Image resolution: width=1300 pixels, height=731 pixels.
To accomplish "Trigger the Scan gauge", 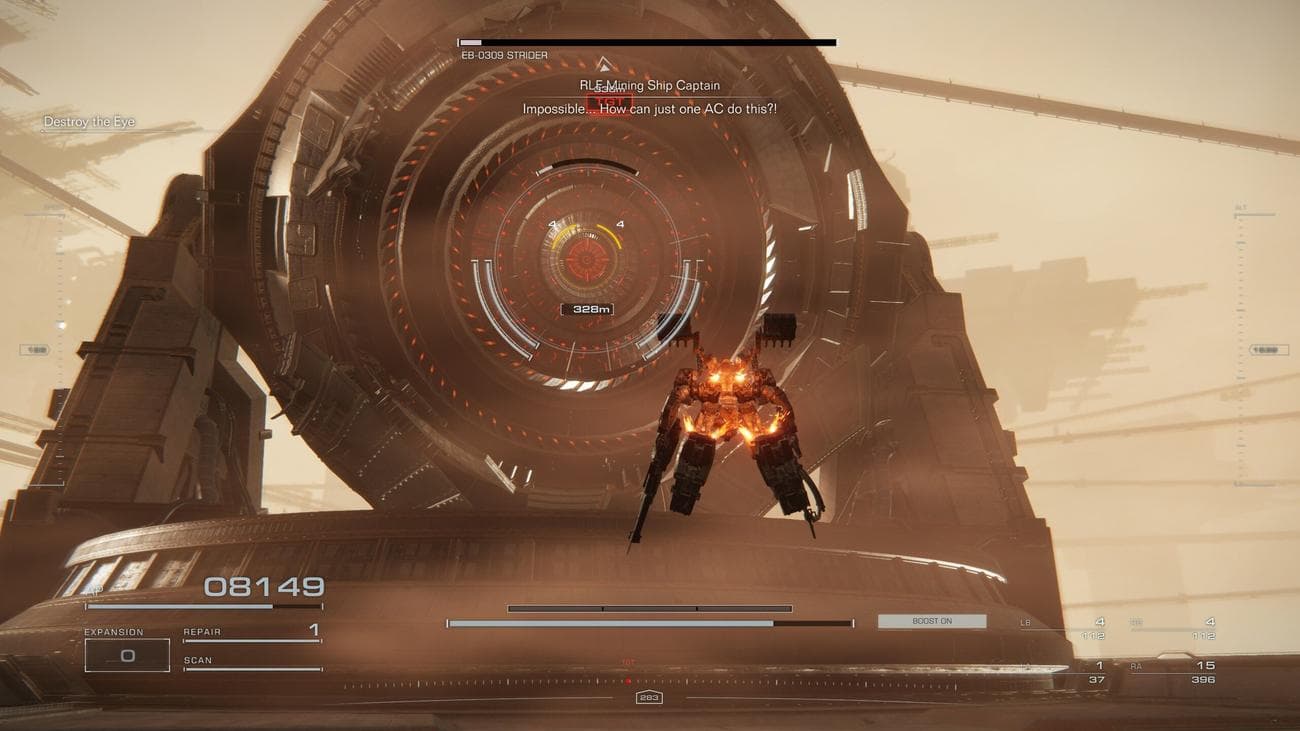I will pyautogui.click(x=251, y=662).
